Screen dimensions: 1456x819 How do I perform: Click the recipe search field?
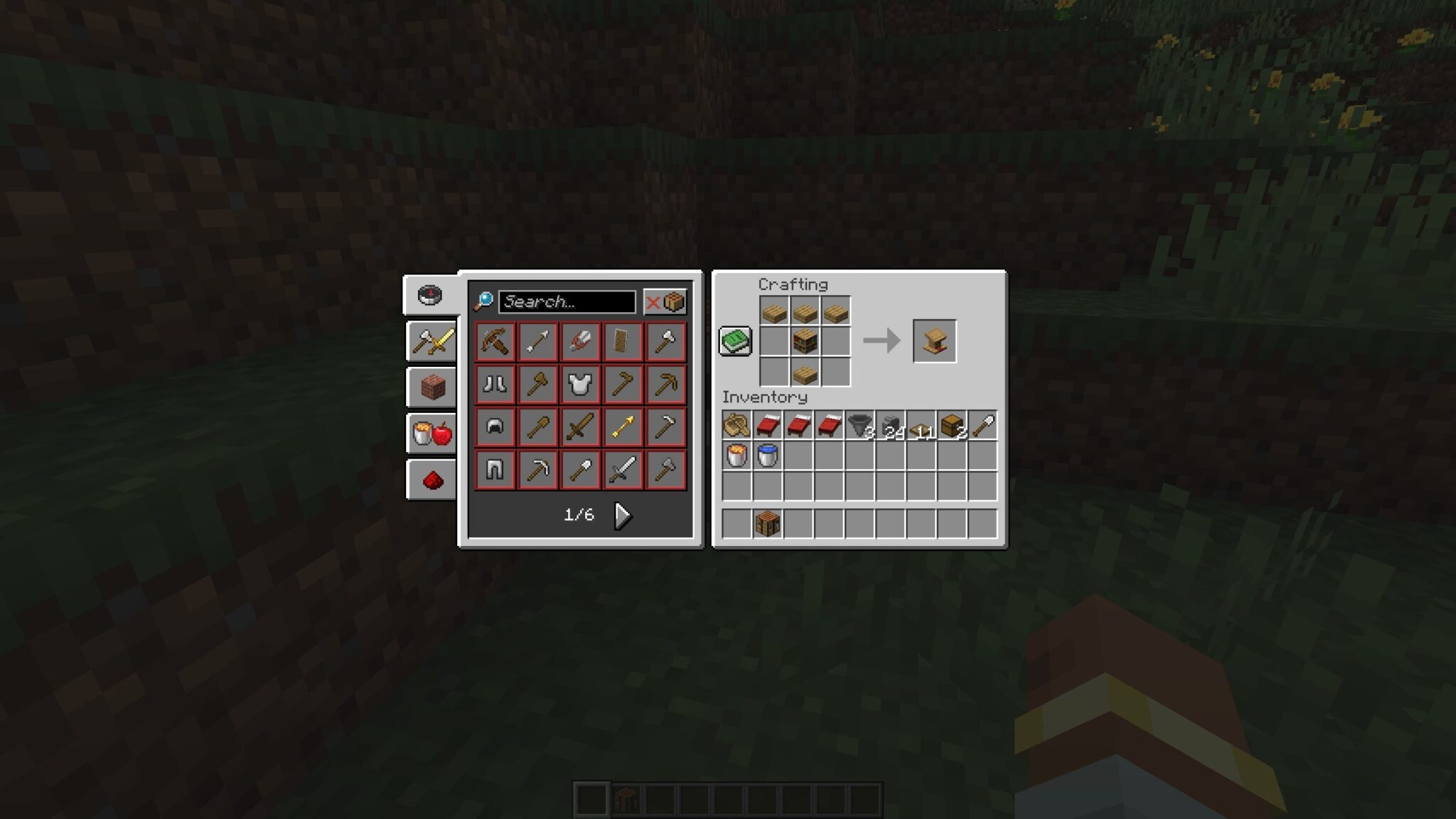point(565,301)
